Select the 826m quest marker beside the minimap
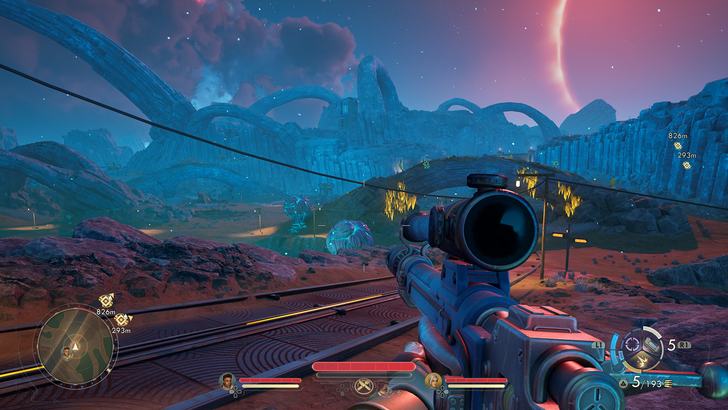The image size is (728, 410). [107, 299]
